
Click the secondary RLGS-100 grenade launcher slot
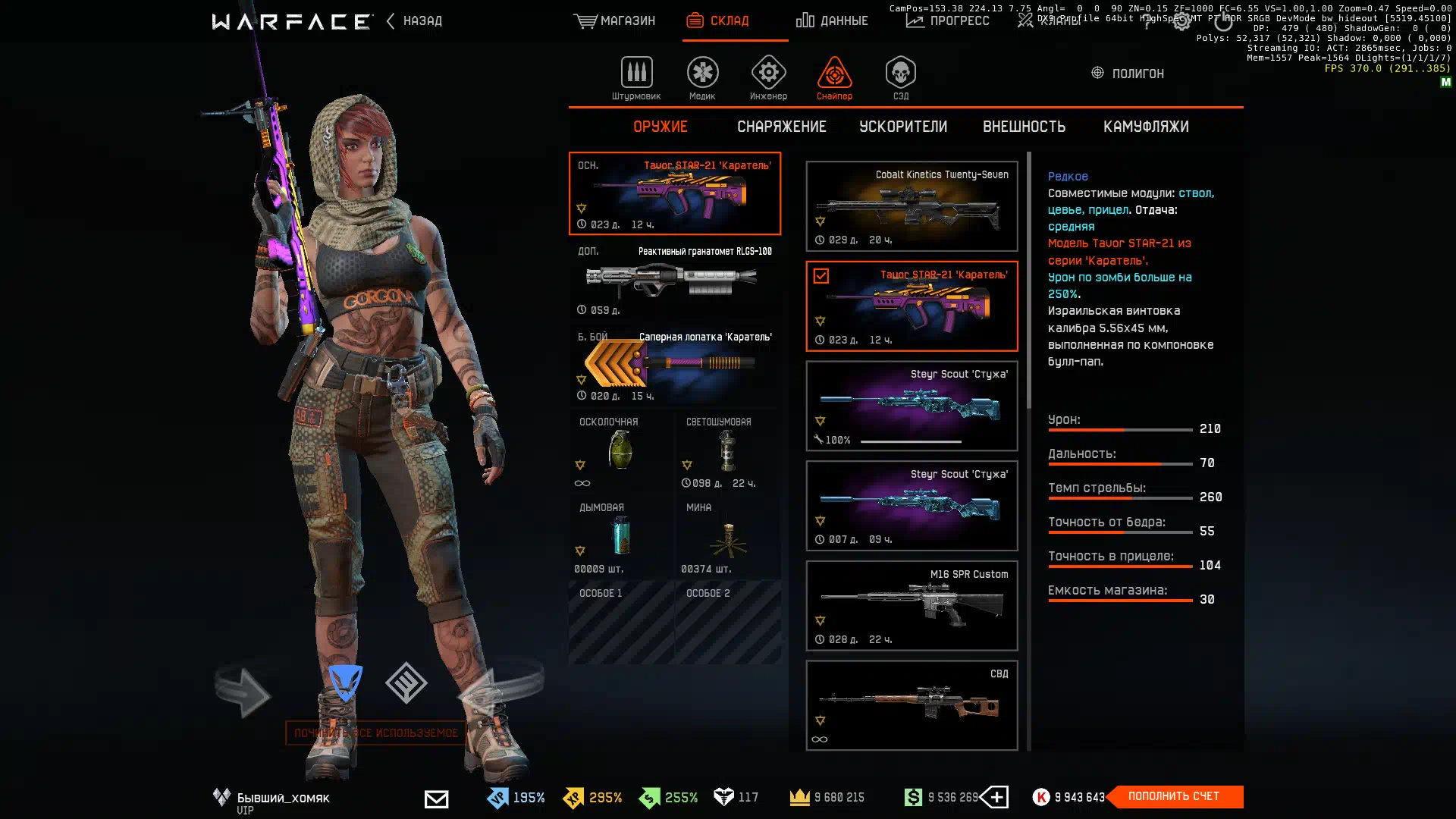674,280
